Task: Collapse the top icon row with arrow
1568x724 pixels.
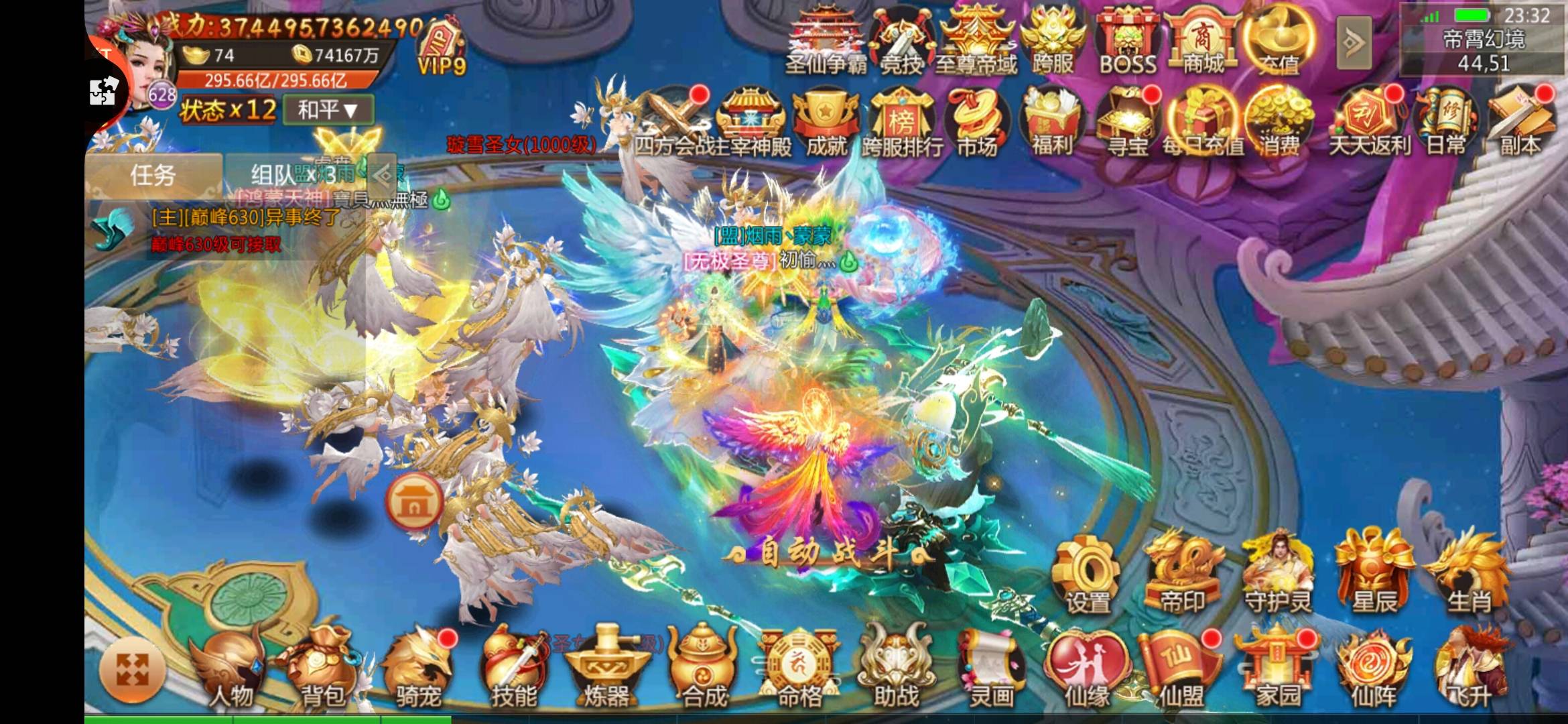Action: point(1353,43)
